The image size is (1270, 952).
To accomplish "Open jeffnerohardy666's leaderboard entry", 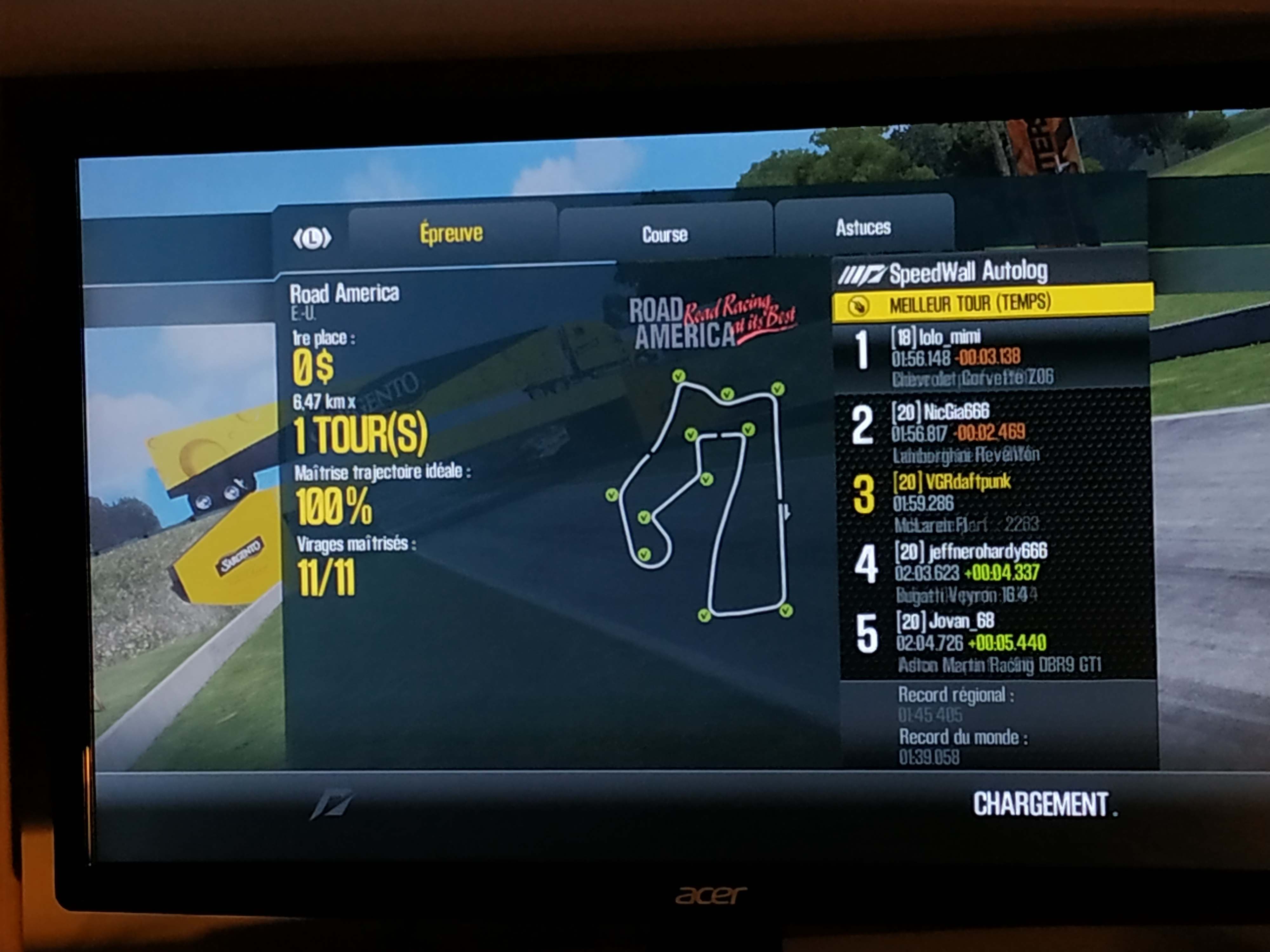I will [996, 572].
